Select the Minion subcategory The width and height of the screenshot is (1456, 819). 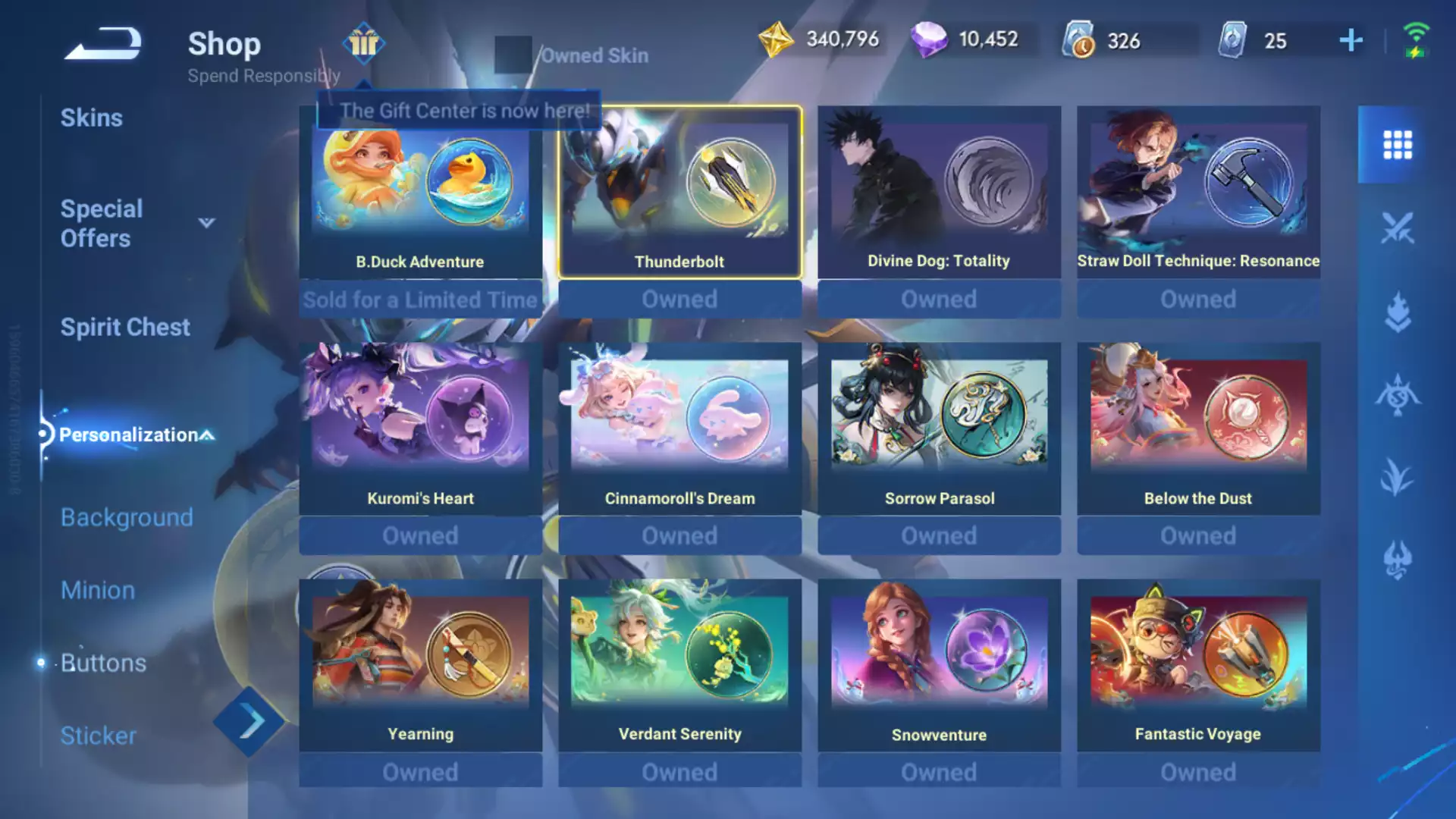point(98,590)
